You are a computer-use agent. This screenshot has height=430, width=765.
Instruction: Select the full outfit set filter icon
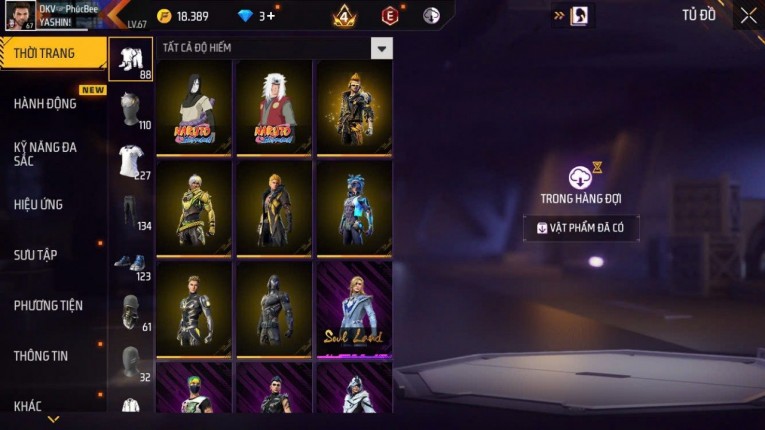pos(131,59)
